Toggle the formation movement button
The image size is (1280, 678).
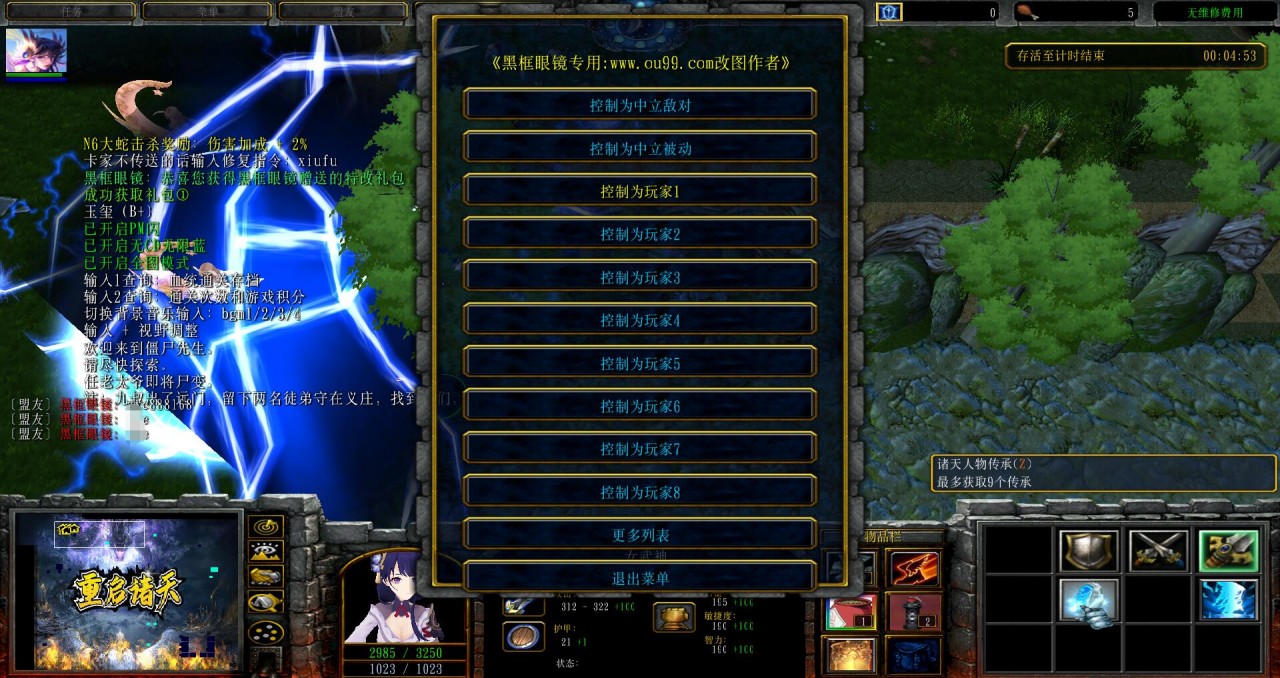265,632
